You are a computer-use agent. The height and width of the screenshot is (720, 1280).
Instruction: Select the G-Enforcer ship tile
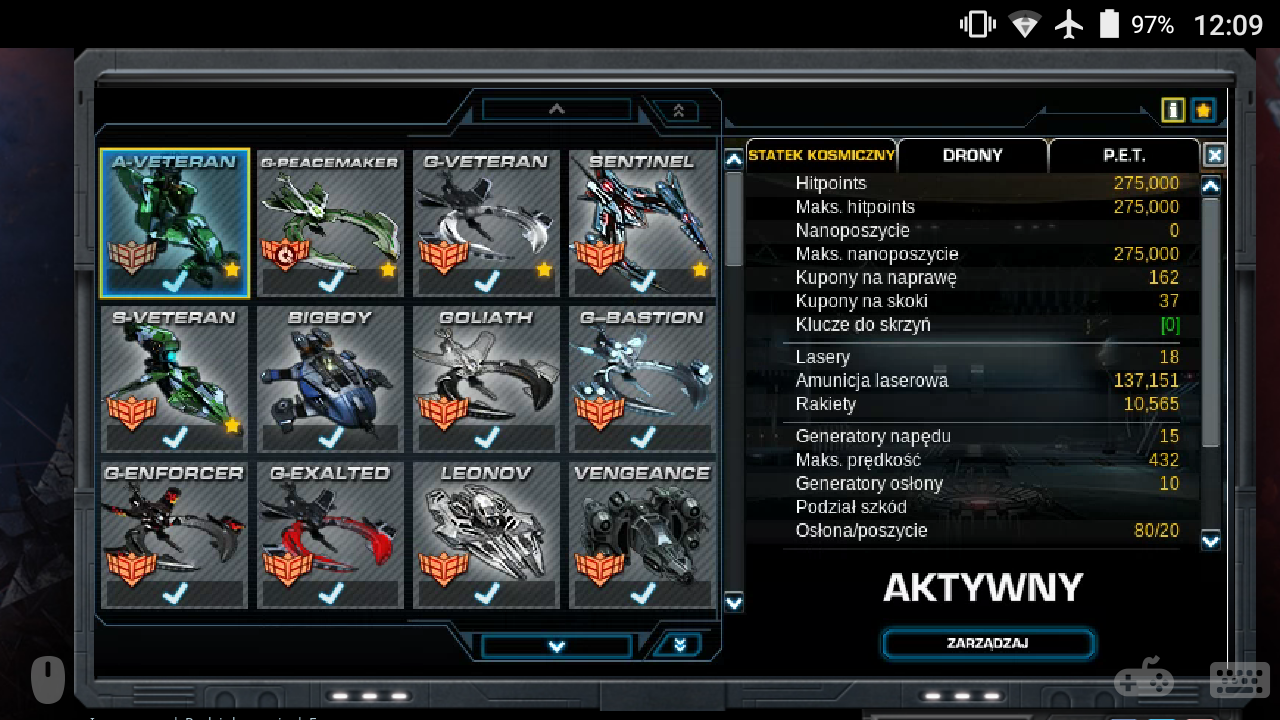point(175,535)
